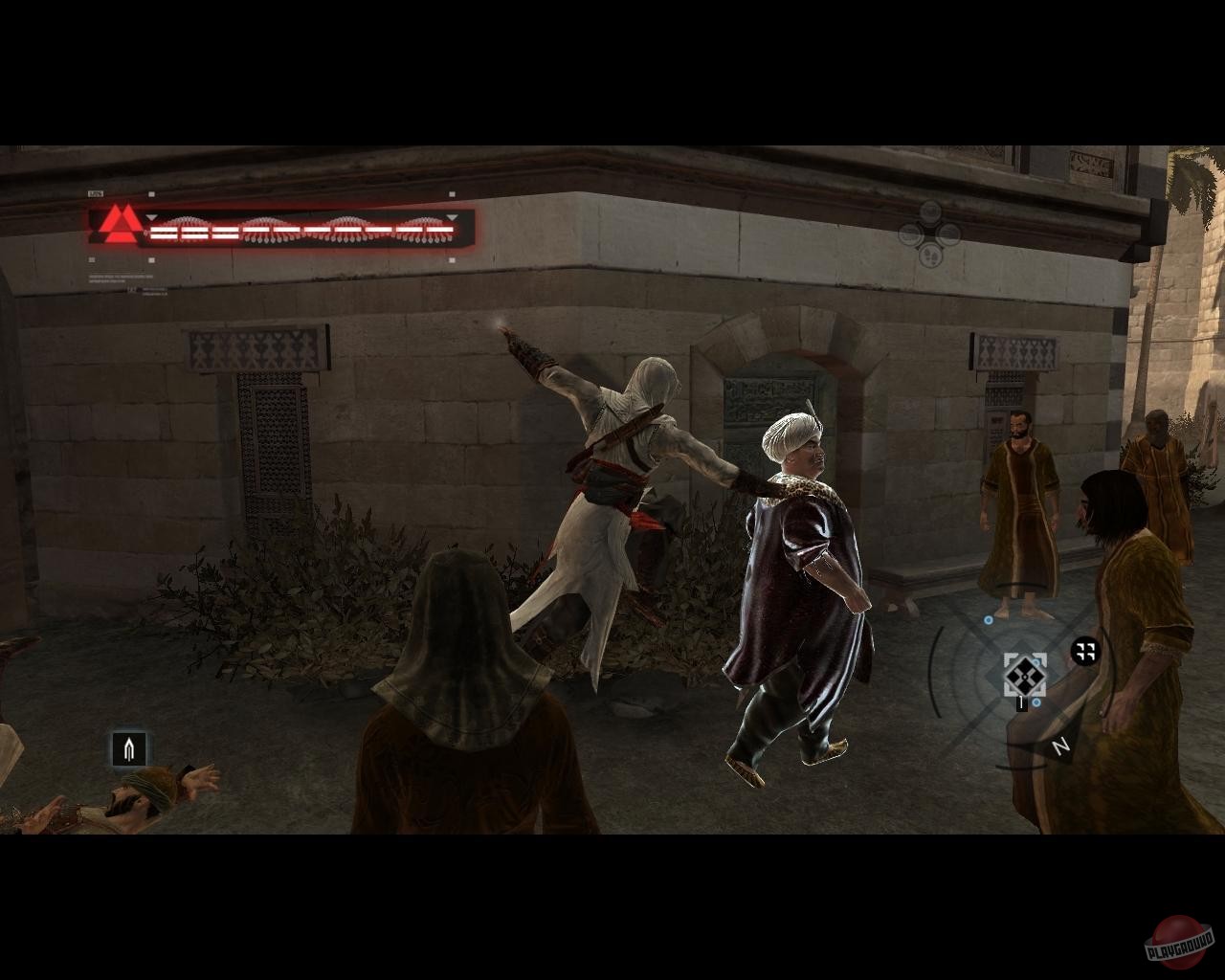
Task: Click the head action icon atop the control diamond
Action: pyautogui.click(x=930, y=211)
